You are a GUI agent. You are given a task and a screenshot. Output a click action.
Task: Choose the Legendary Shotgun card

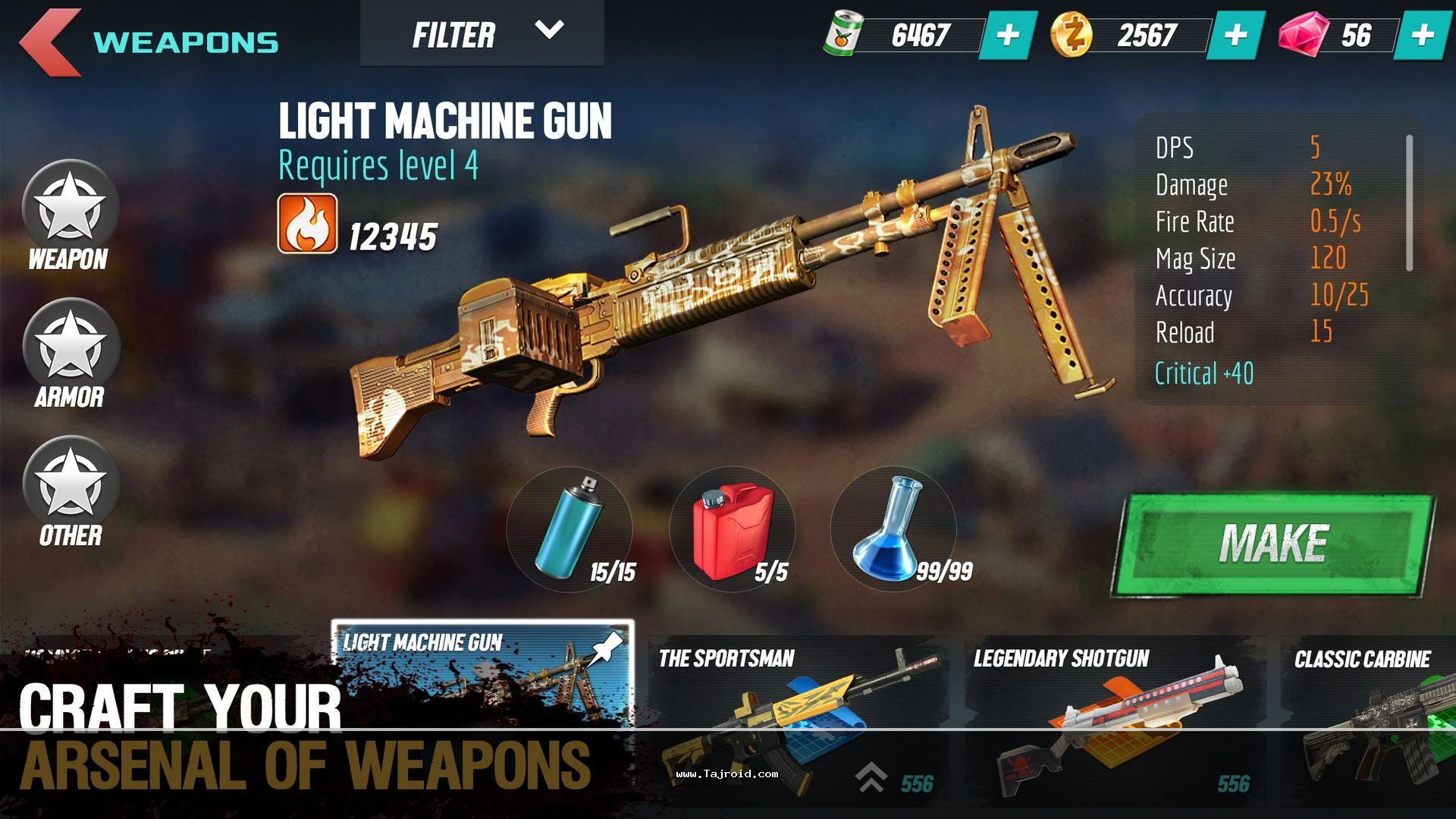[1113, 720]
